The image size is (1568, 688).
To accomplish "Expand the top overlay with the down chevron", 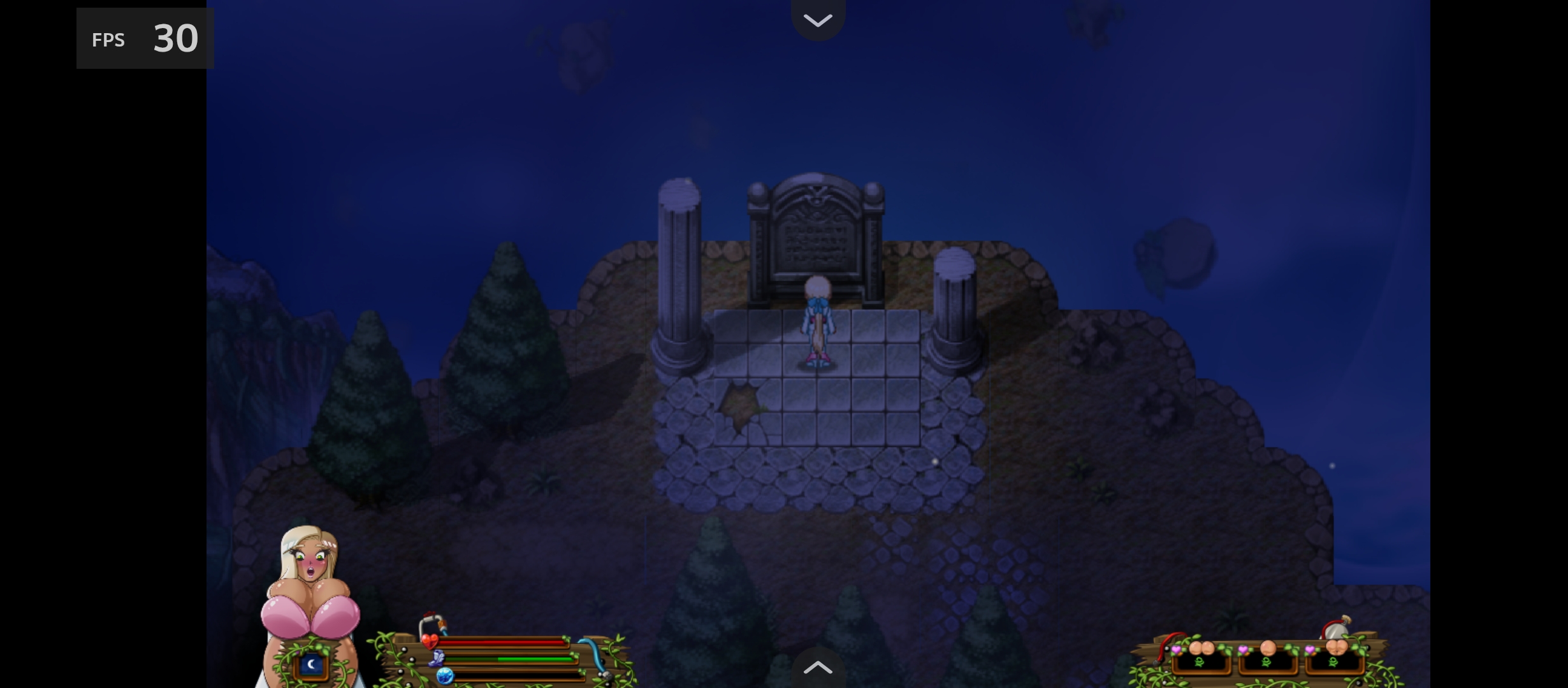I will (x=818, y=20).
